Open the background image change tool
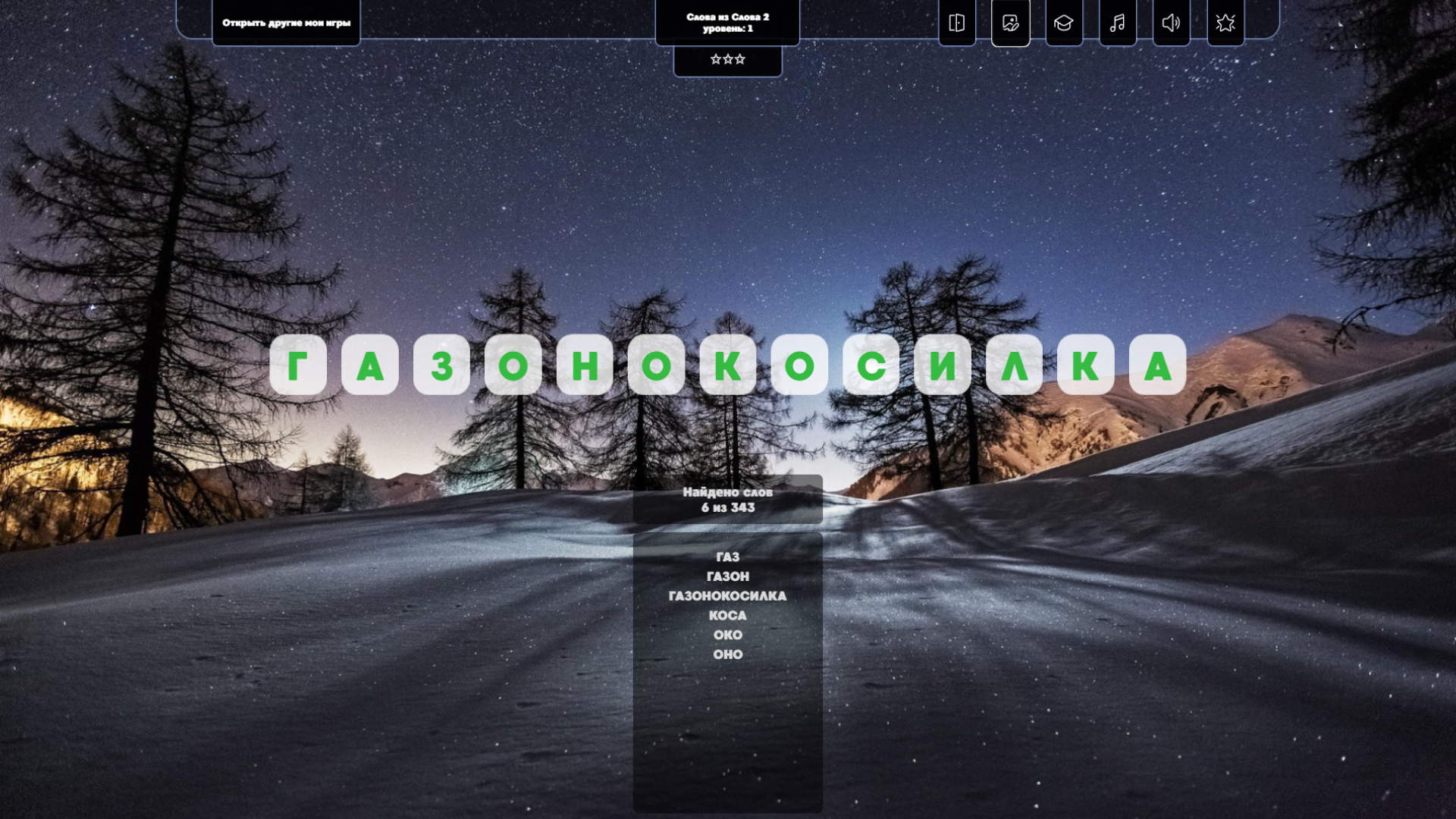 1009,23
